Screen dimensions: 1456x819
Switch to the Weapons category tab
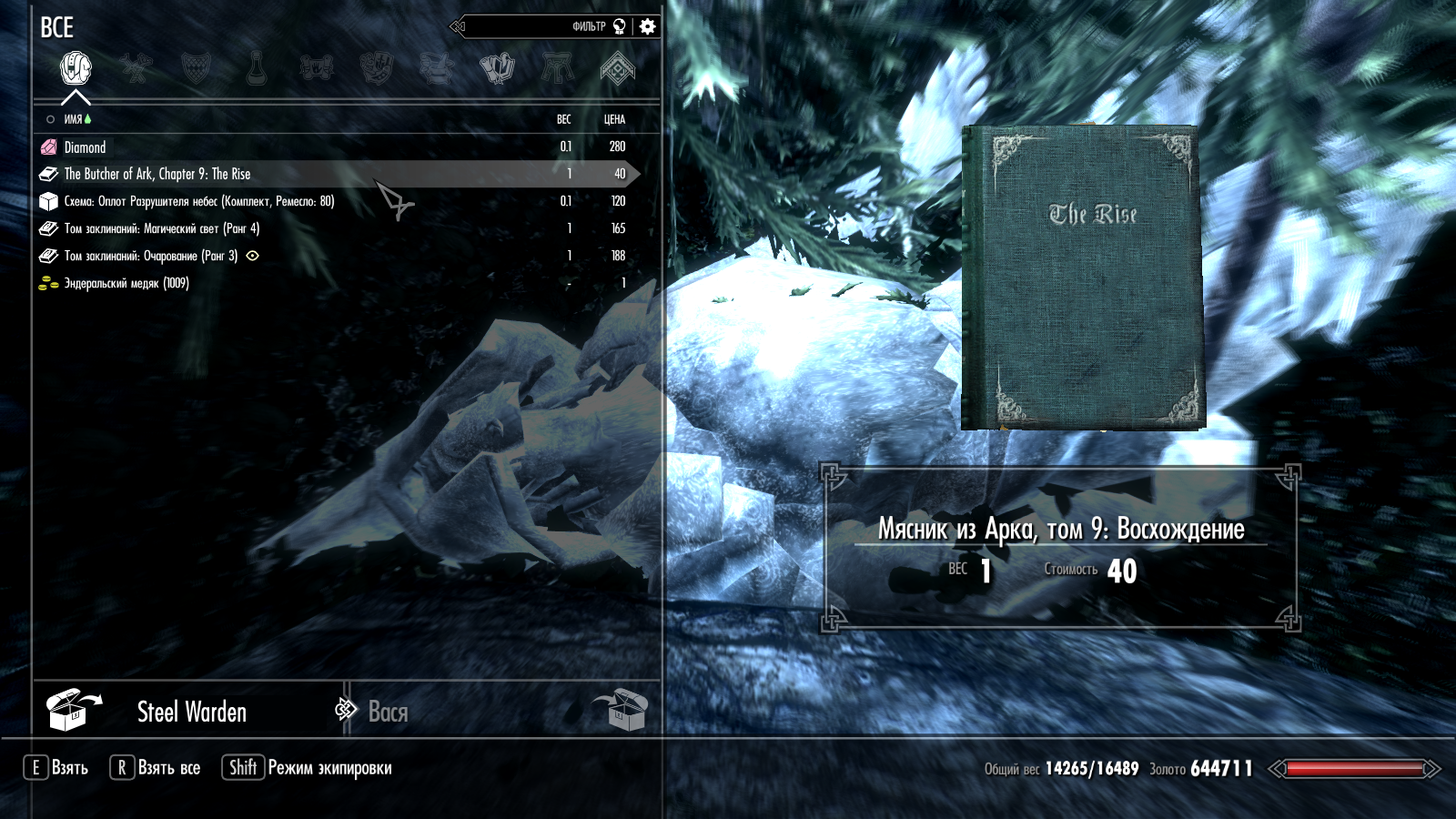[136, 68]
